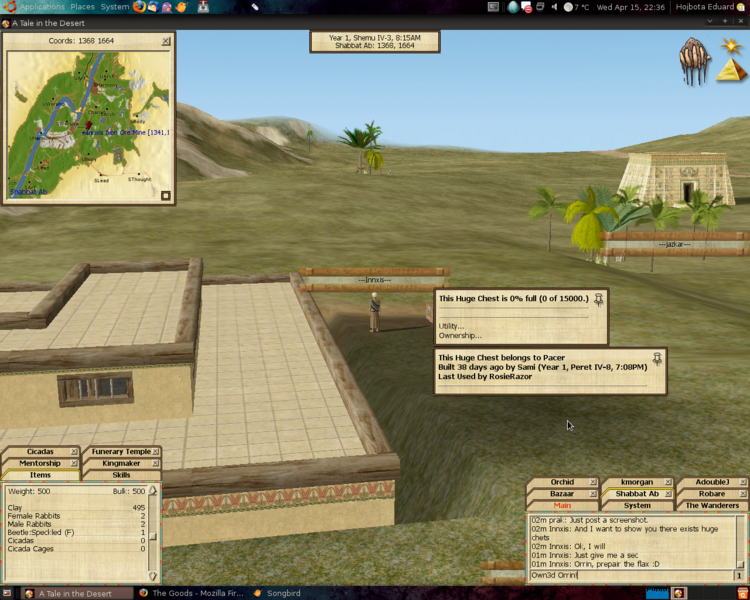
Task: Open the Bazaar chat tab
Action: (562, 494)
